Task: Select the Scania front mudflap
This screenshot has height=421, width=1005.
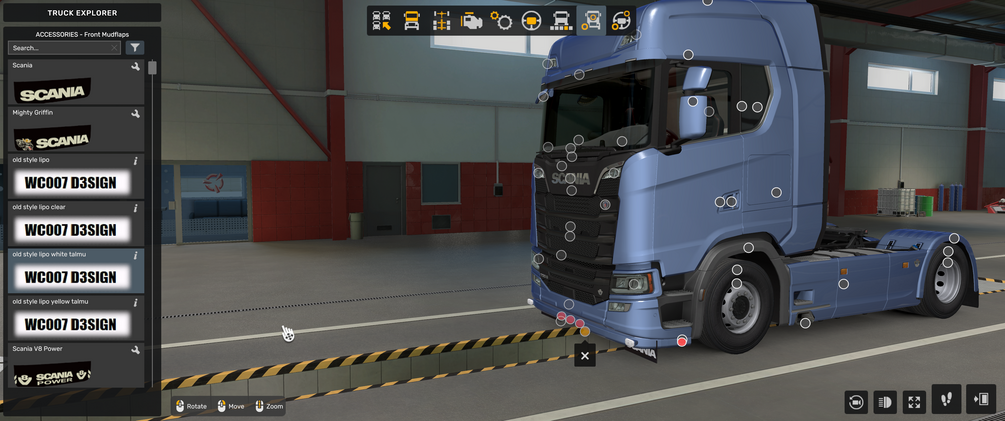Action: (x=75, y=85)
